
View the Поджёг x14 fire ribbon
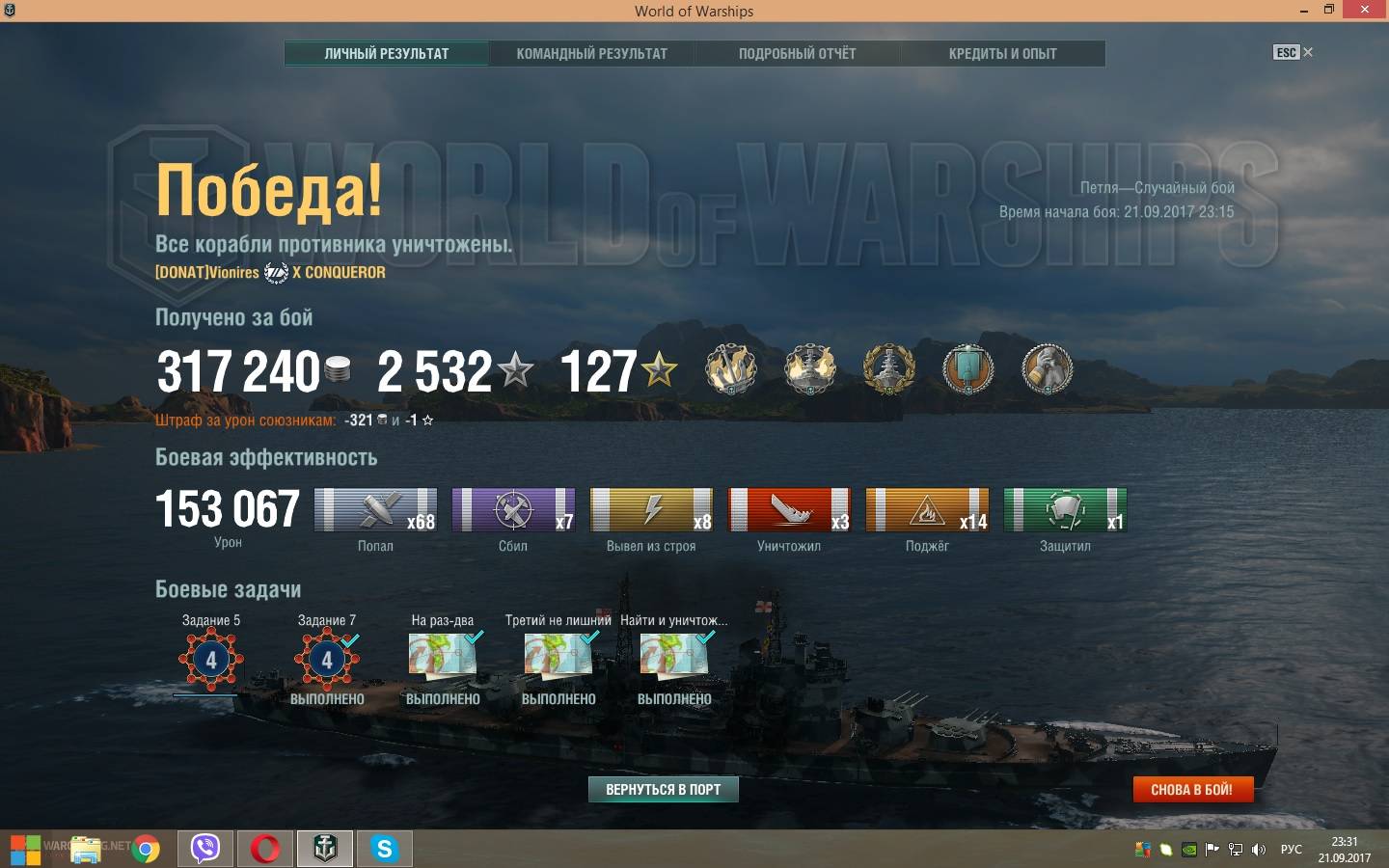[x=927, y=510]
